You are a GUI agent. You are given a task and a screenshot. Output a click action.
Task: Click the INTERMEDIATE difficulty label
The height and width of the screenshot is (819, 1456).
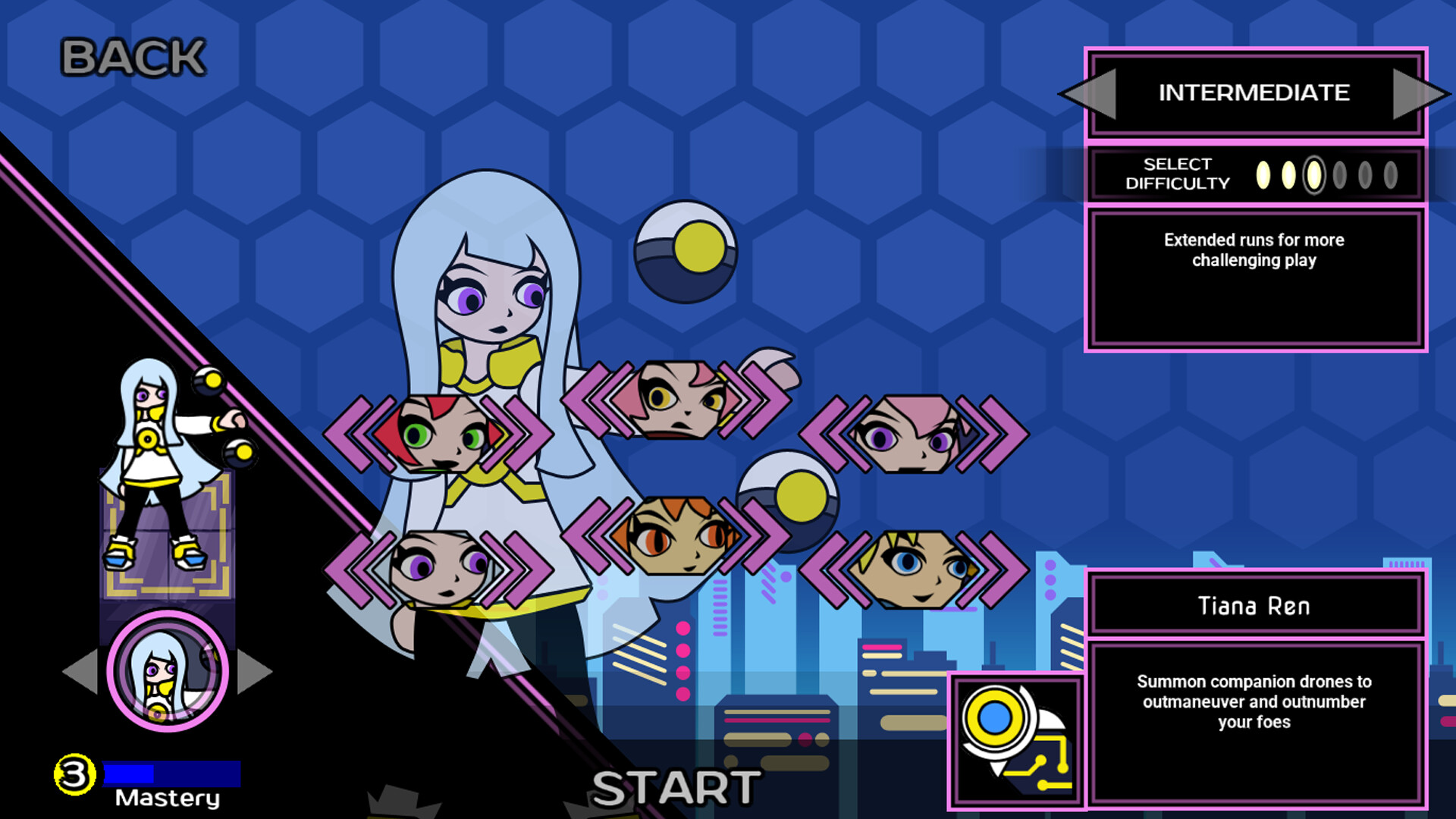[x=1254, y=93]
